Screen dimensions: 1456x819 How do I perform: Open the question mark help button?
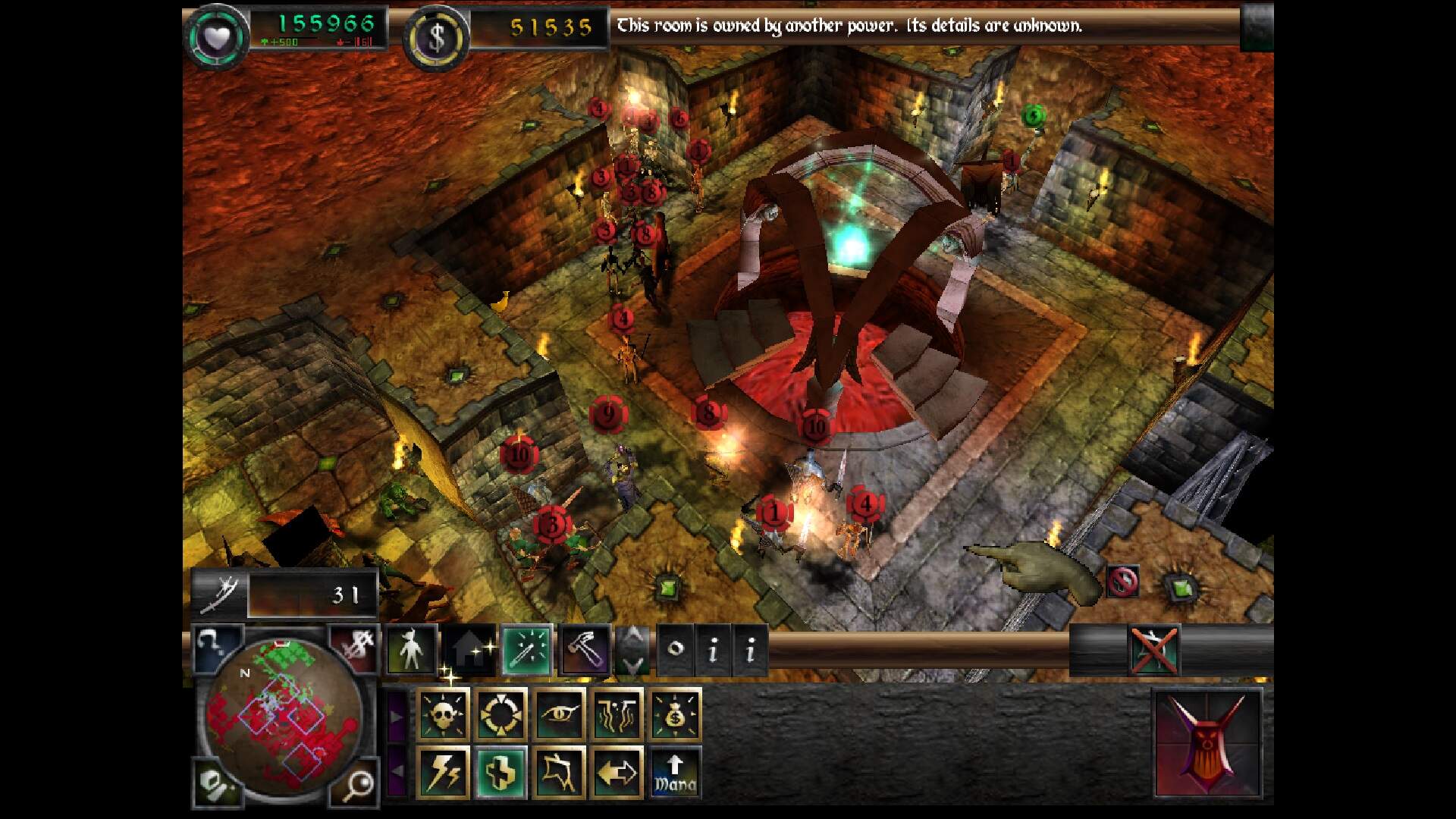(215, 647)
